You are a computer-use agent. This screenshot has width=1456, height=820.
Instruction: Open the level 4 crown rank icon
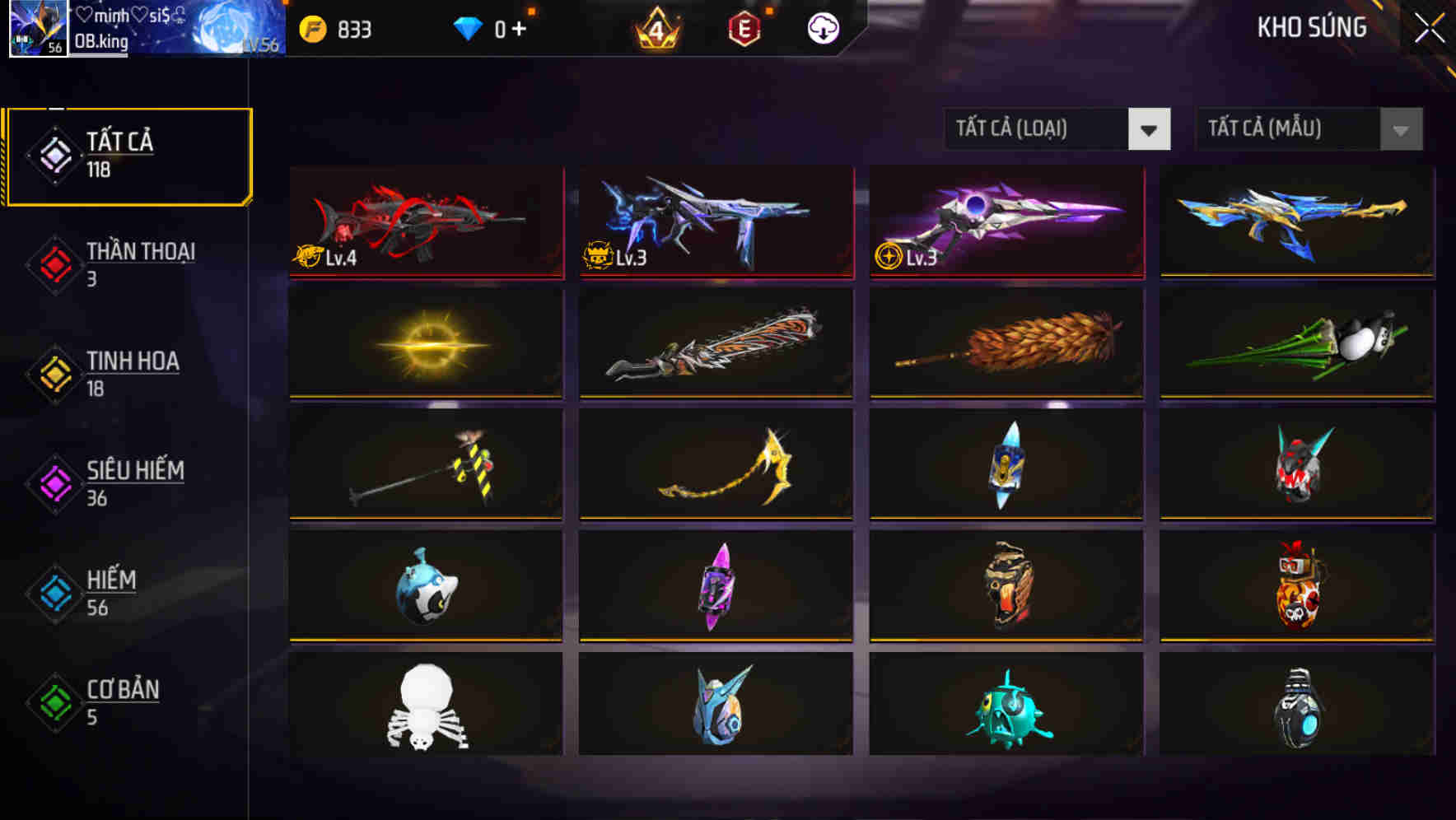[655, 30]
